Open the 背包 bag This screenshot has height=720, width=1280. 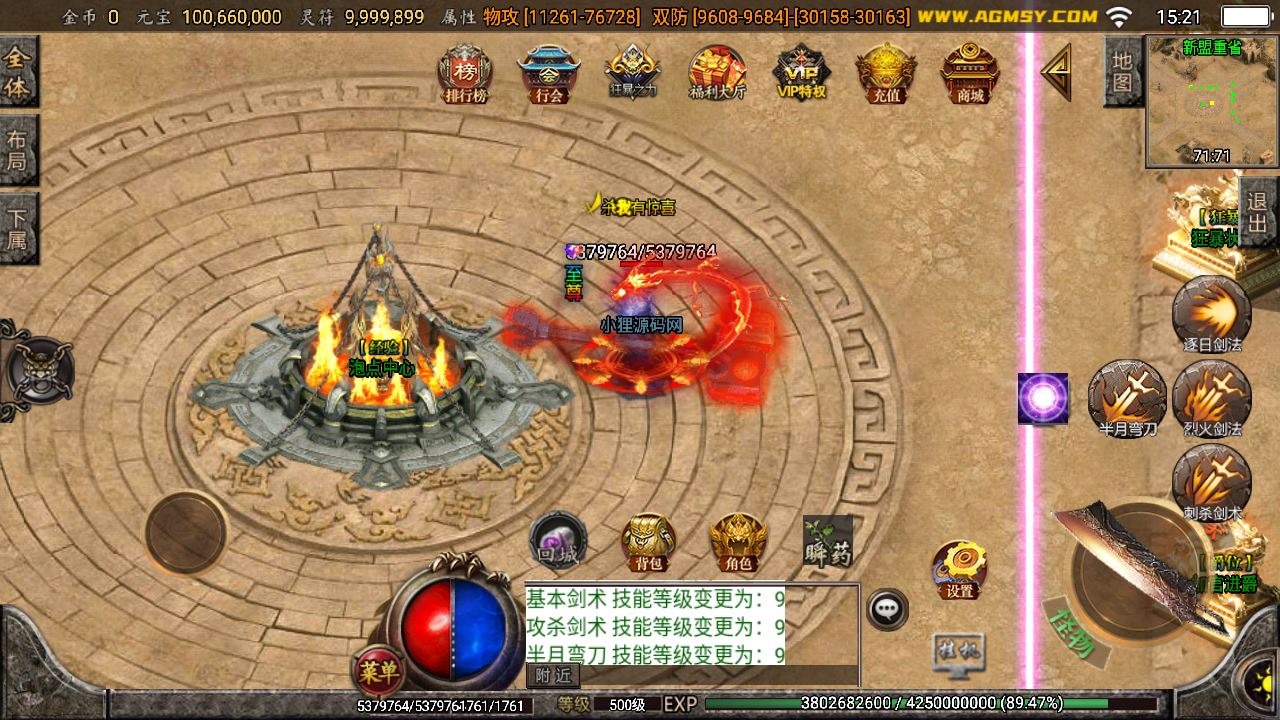pos(648,542)
